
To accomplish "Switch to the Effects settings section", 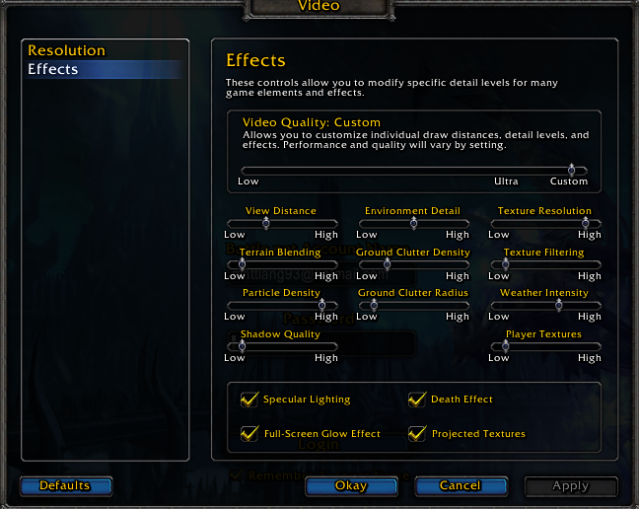I will coord(53,69).
